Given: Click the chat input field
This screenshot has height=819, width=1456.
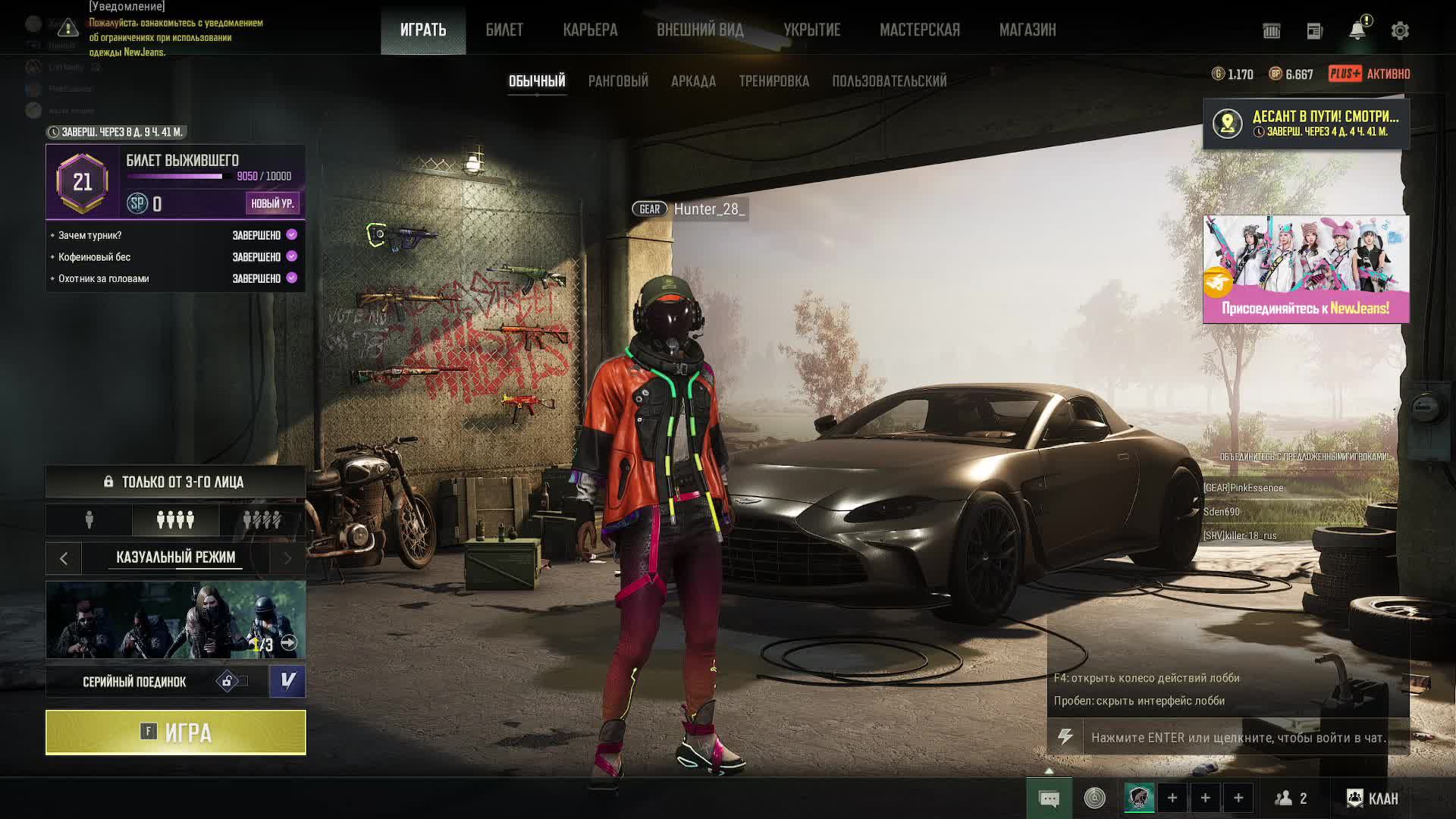Looking at the screenshot, I should pyautogui.click(x=1238, y=737).
